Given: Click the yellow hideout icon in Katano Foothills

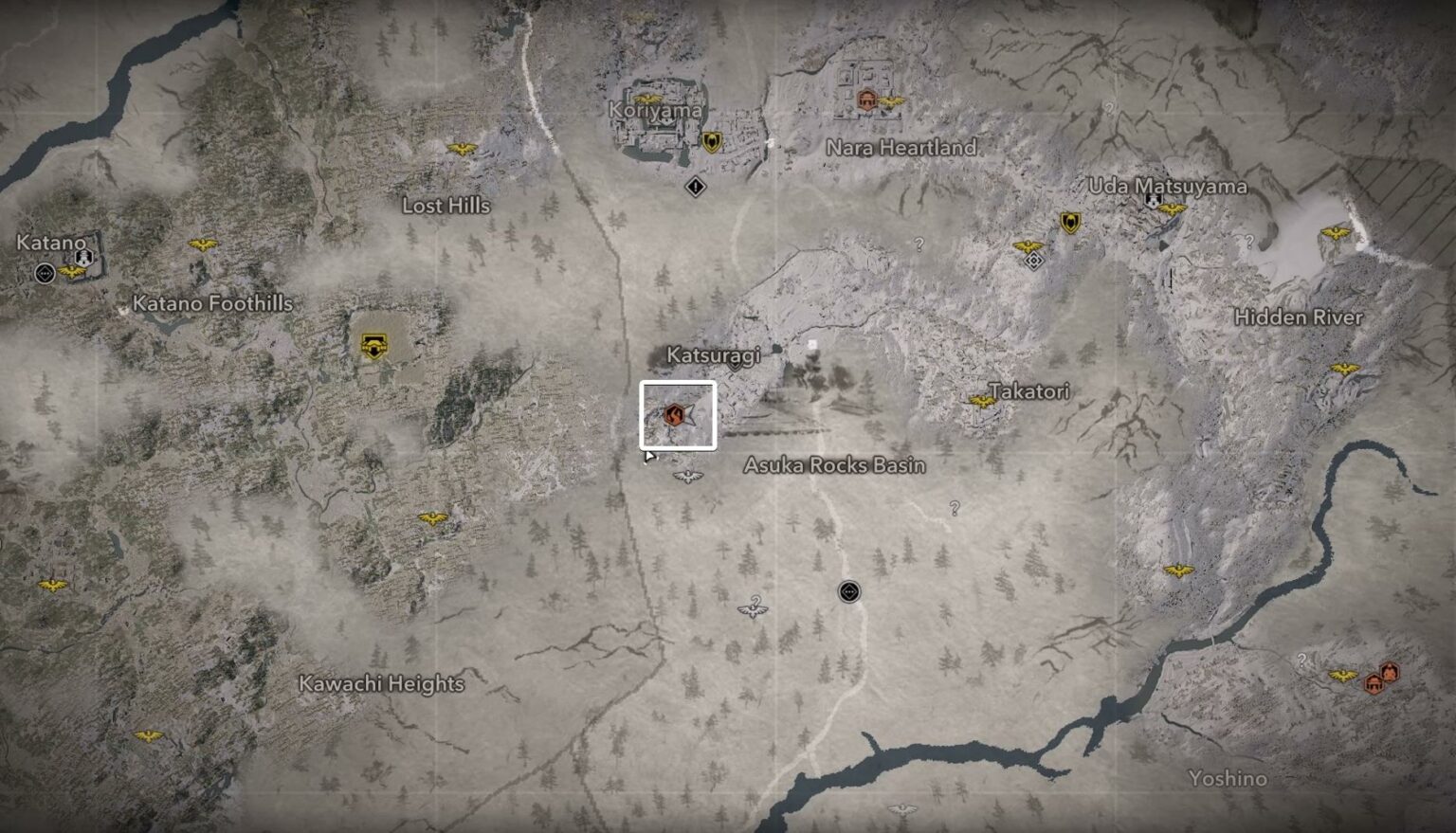Looking at the screenshot, I should tap(373, 346).
